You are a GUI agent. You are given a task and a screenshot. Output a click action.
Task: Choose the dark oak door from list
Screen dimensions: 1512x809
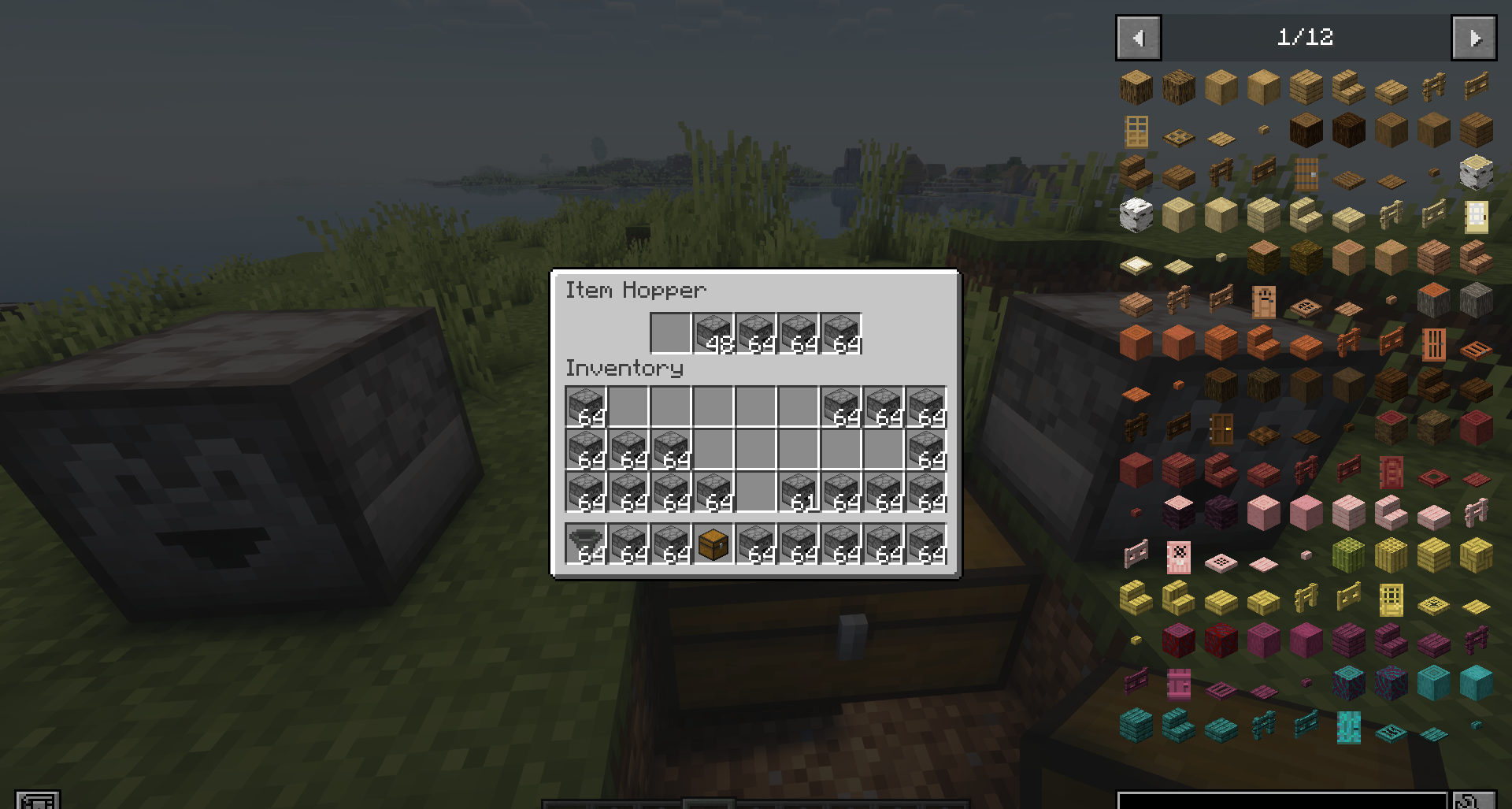pyautogui.click(x=1221, y=428)
